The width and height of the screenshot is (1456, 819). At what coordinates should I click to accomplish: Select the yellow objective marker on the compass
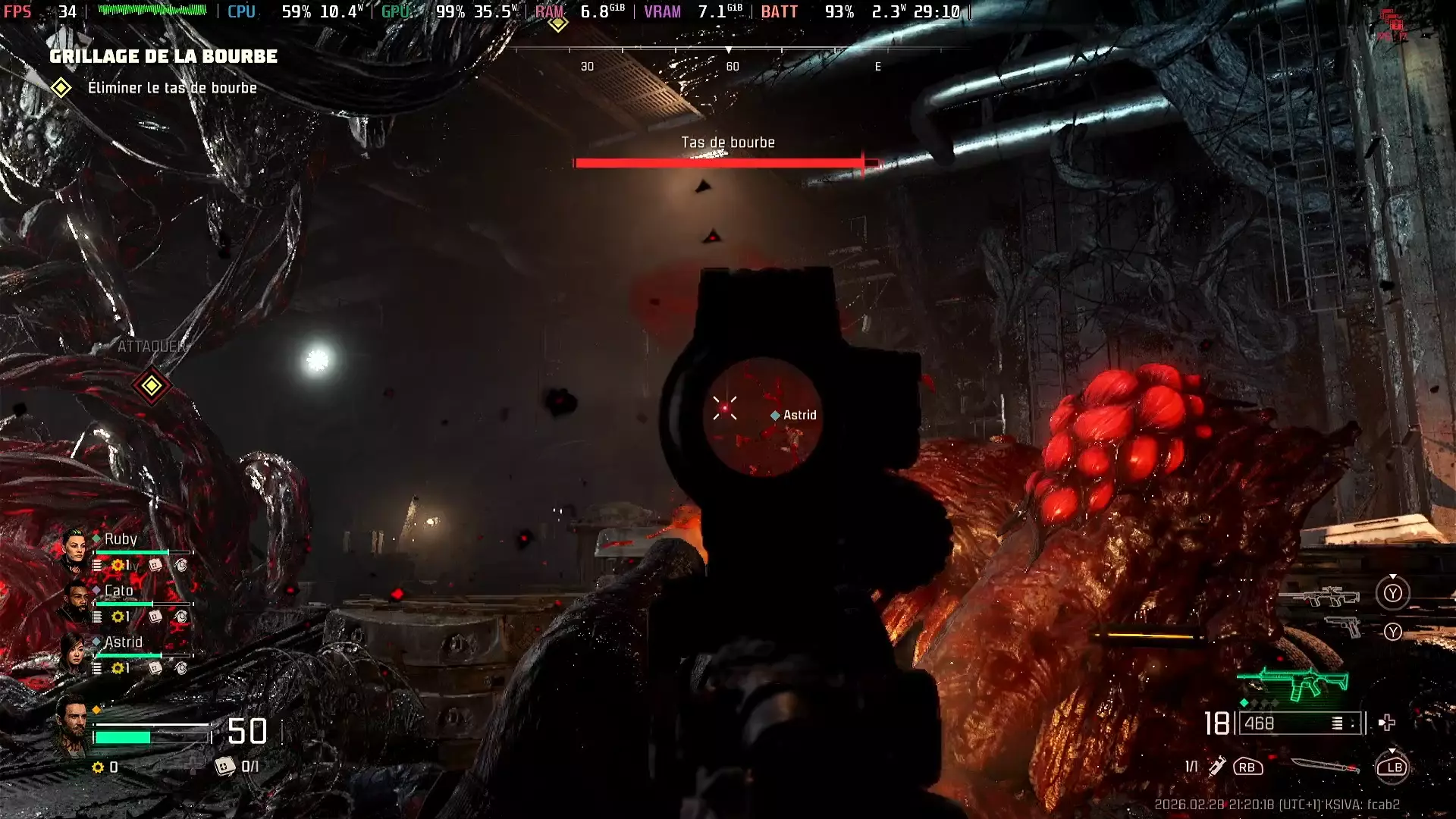point(558,23)
